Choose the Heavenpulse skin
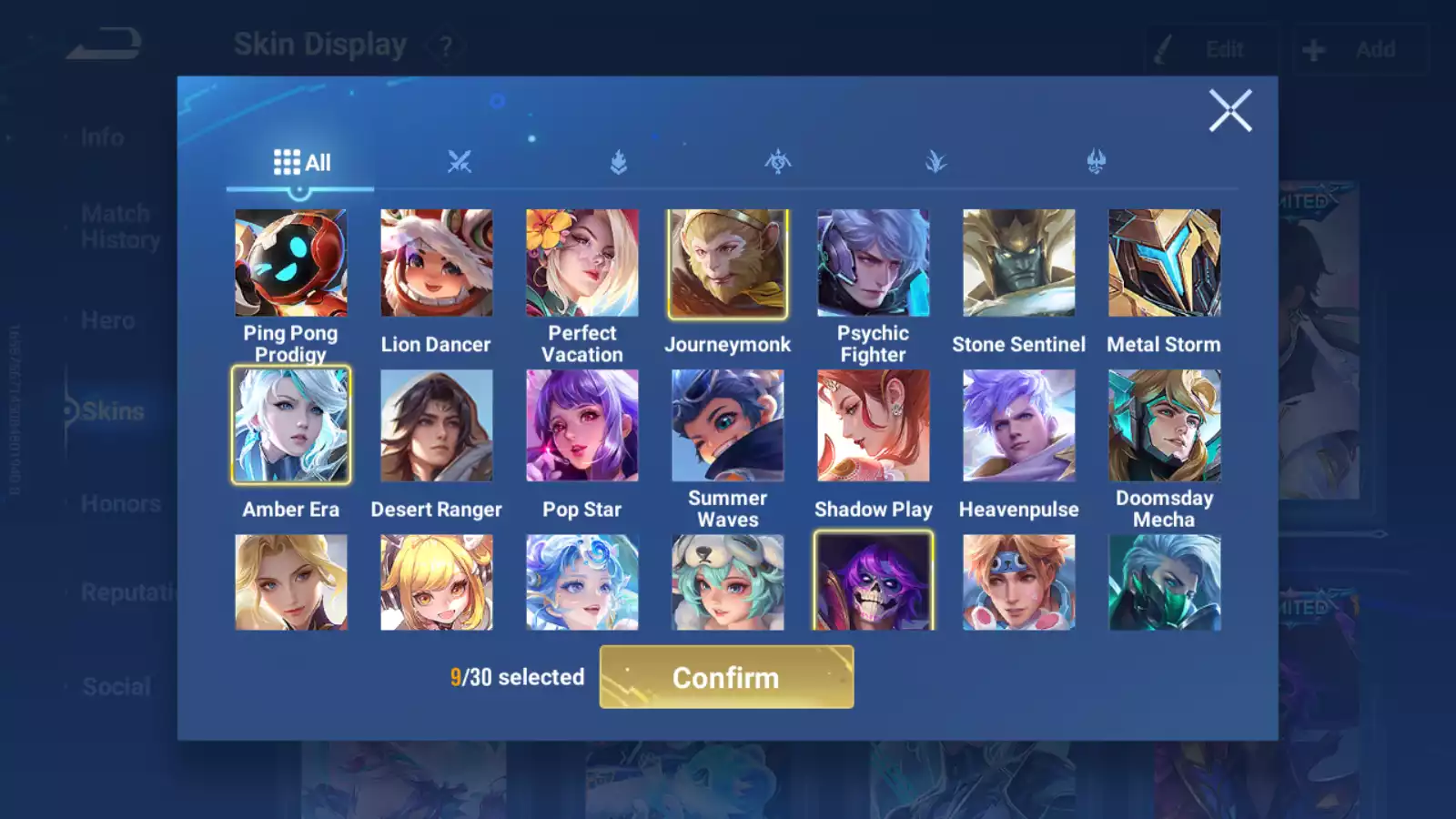 click(1019, 425)
